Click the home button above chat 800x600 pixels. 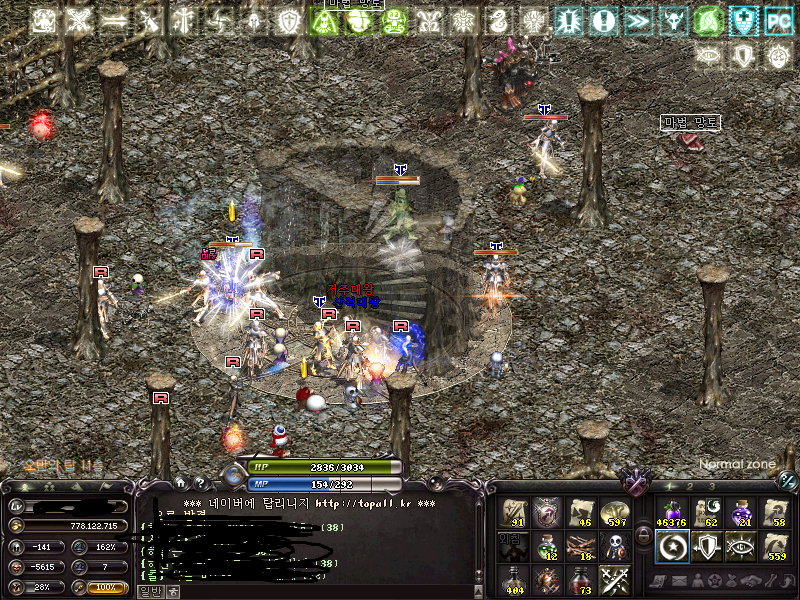tap(181, 483)
